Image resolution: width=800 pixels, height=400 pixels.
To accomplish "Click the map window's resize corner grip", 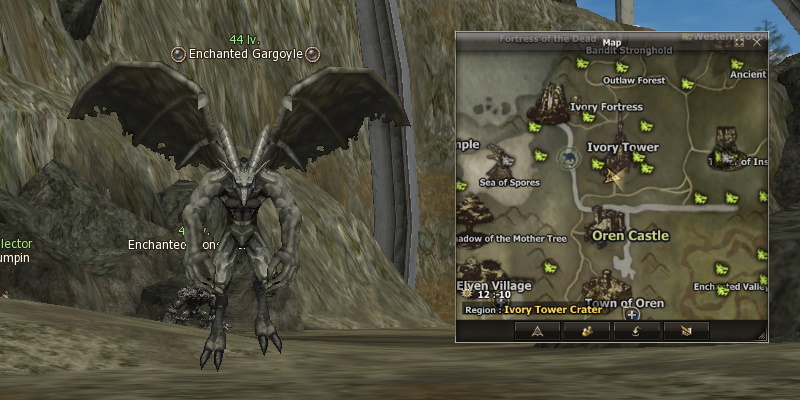I will [763, 336].
